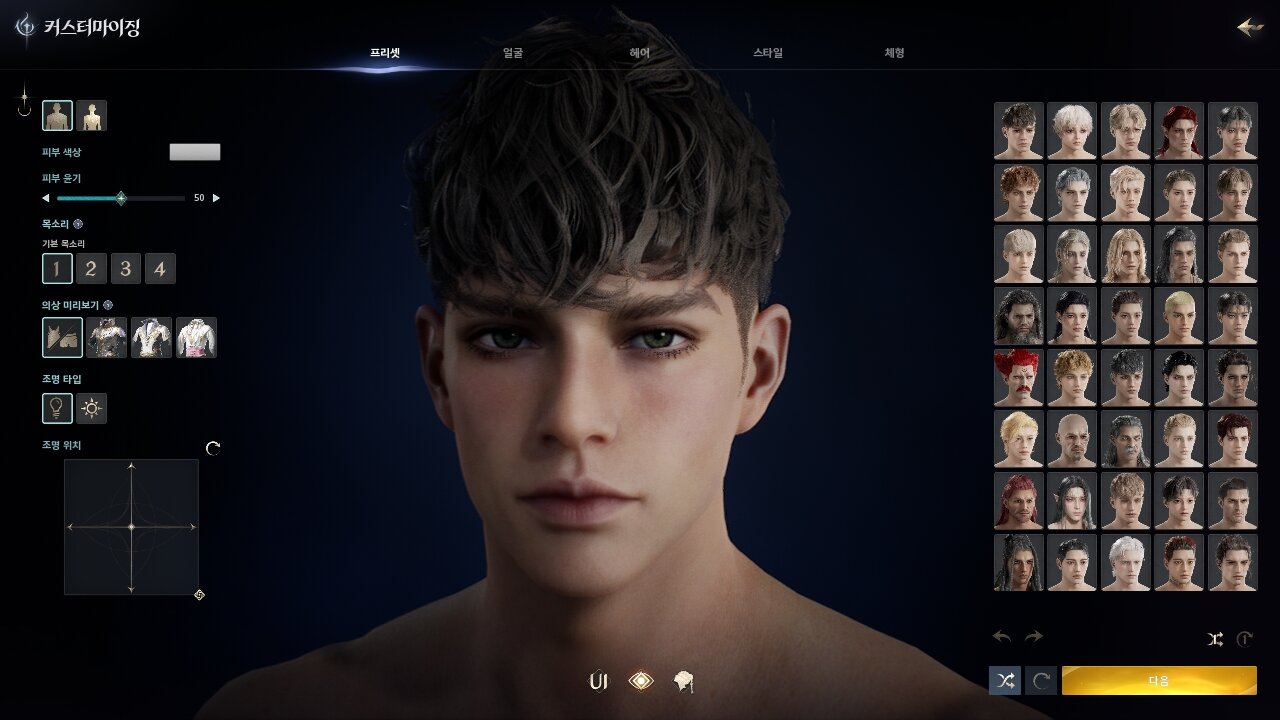Pick the bald bearded face preset

[x=1072, y=439]
